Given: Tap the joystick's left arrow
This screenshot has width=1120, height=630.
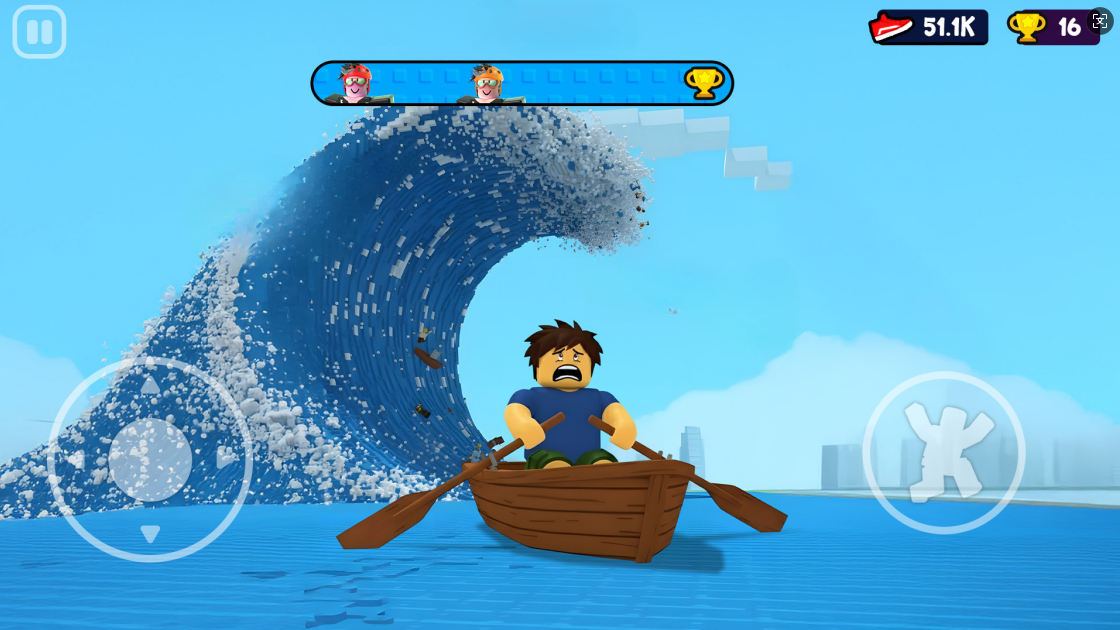Looking at the screenshot, I should (x=76, y=460).
